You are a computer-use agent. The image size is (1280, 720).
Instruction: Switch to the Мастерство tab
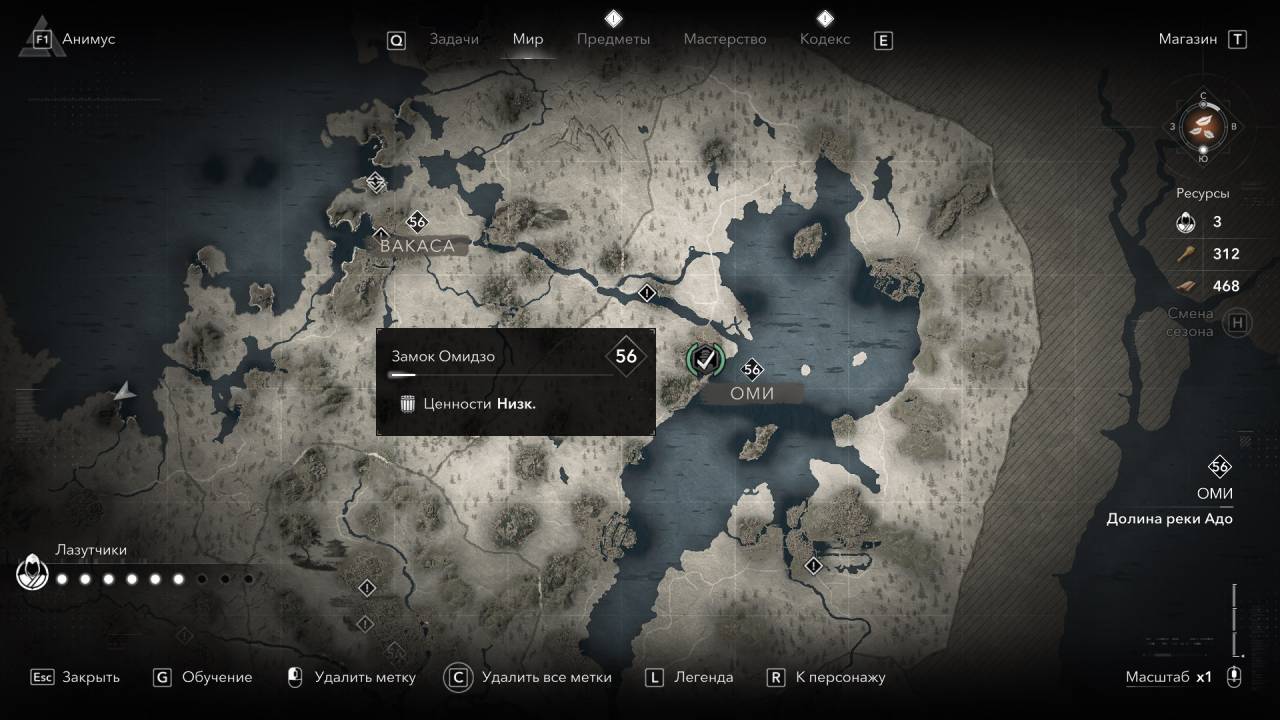[x=725, y=39]
